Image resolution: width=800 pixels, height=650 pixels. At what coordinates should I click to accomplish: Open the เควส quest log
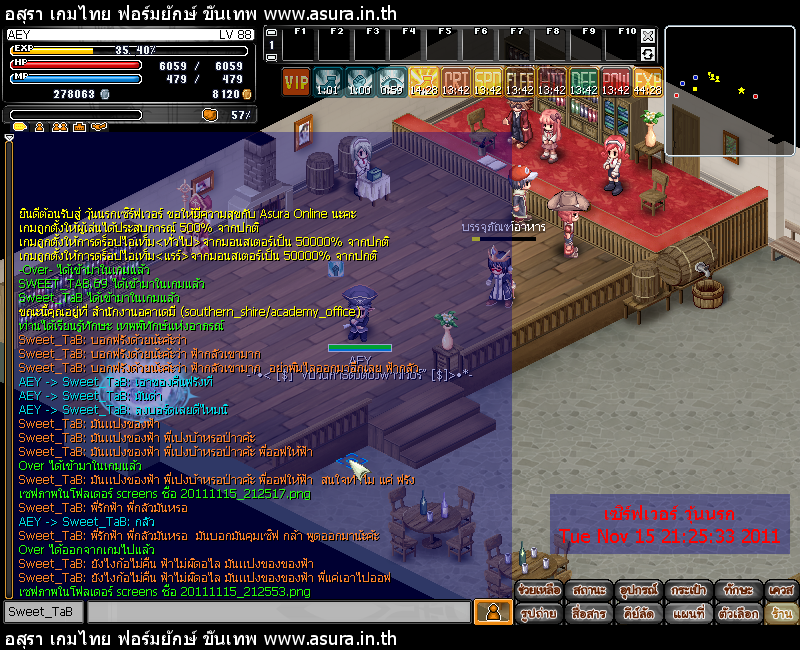click(x=782, y=590)
